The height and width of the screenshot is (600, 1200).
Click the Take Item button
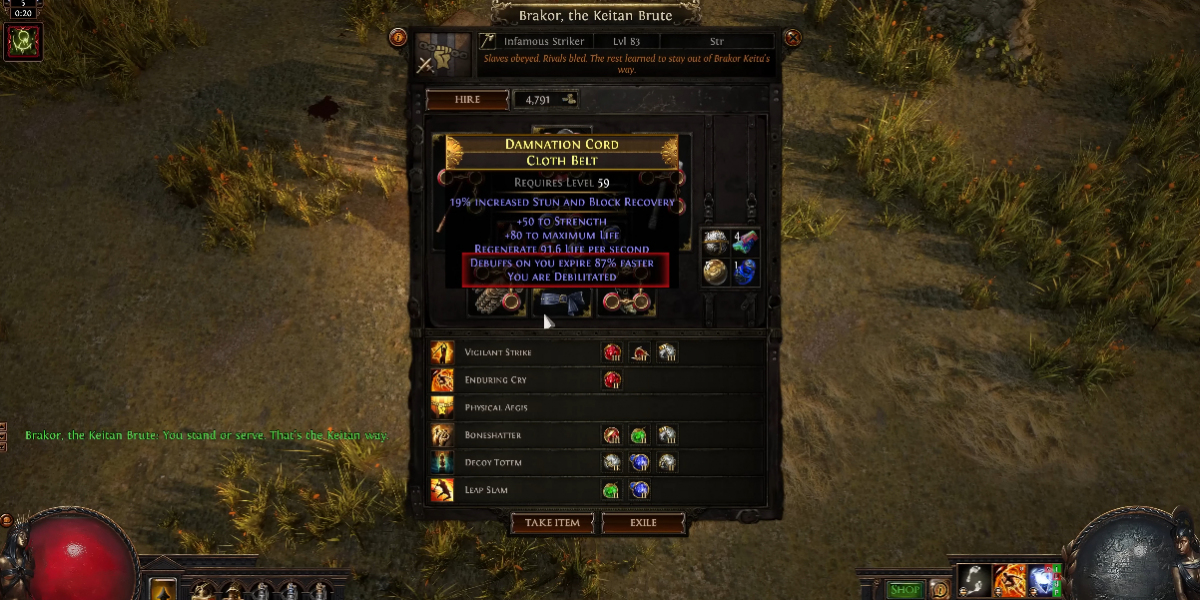click(x=552, y=523)
